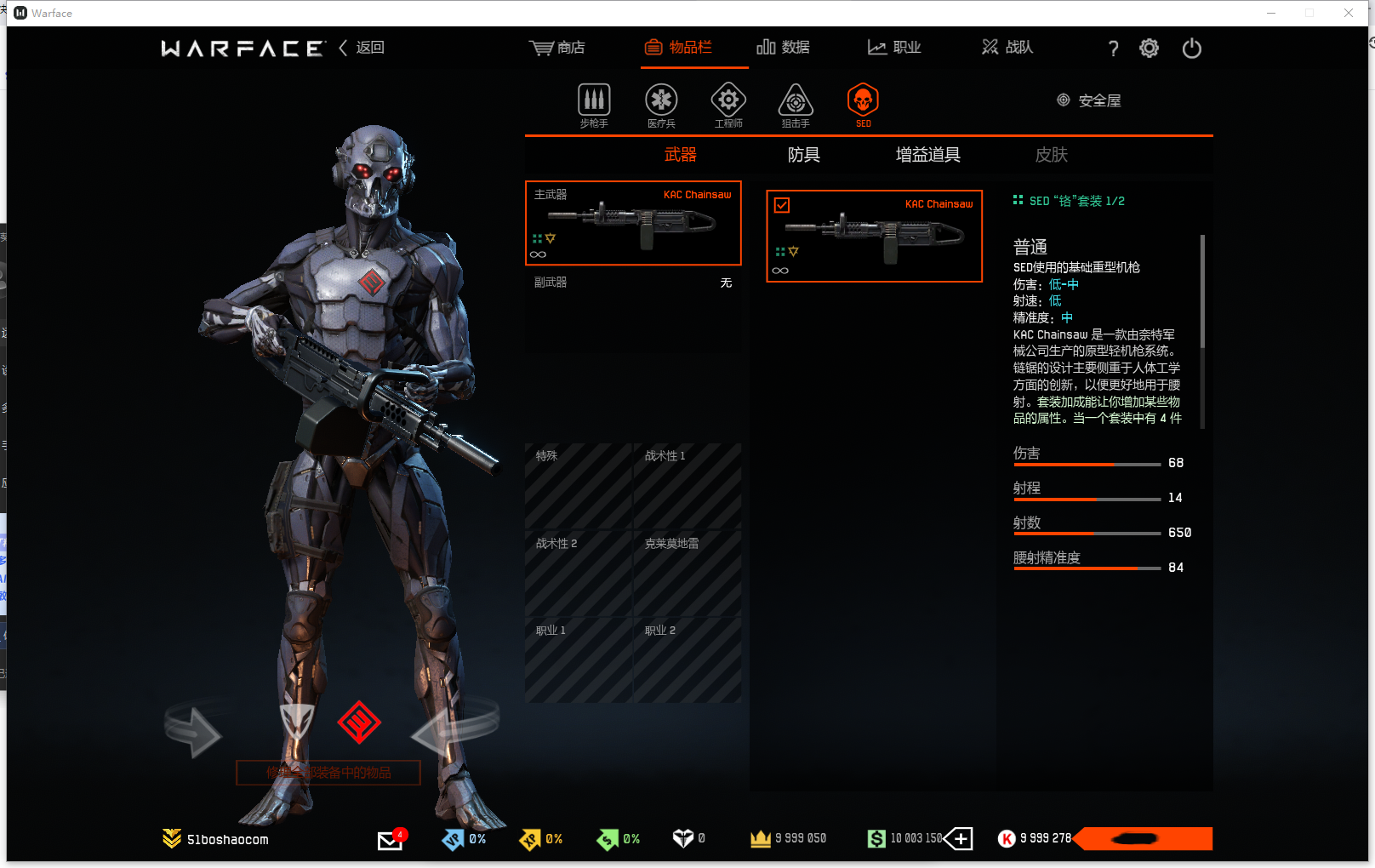Choose the 狙击手 sniper class
Screen dimensions: 1375x868
tap(796, 105)
